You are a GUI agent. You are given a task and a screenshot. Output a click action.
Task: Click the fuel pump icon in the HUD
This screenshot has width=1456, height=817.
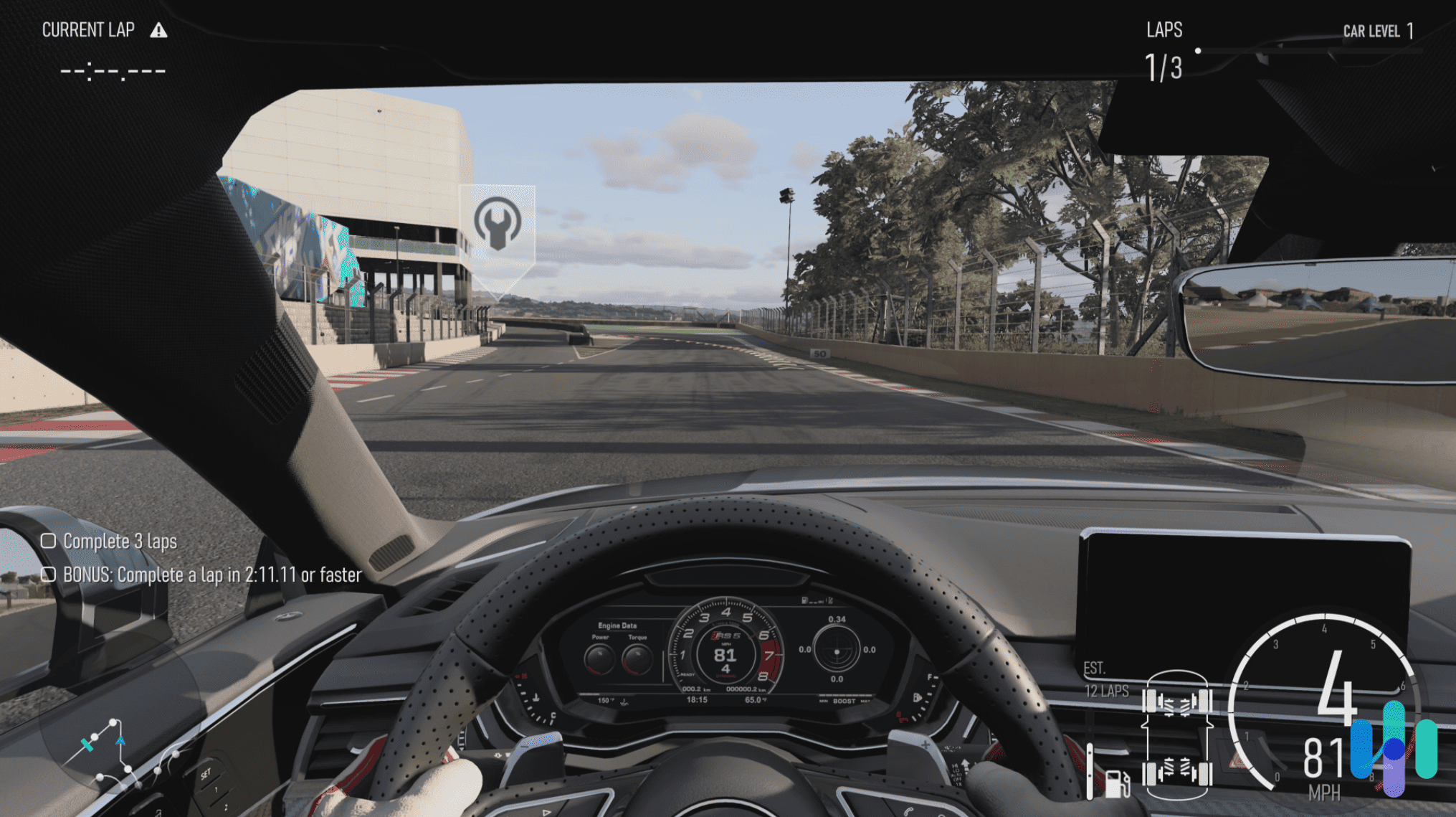click(x=1117, y=785)
